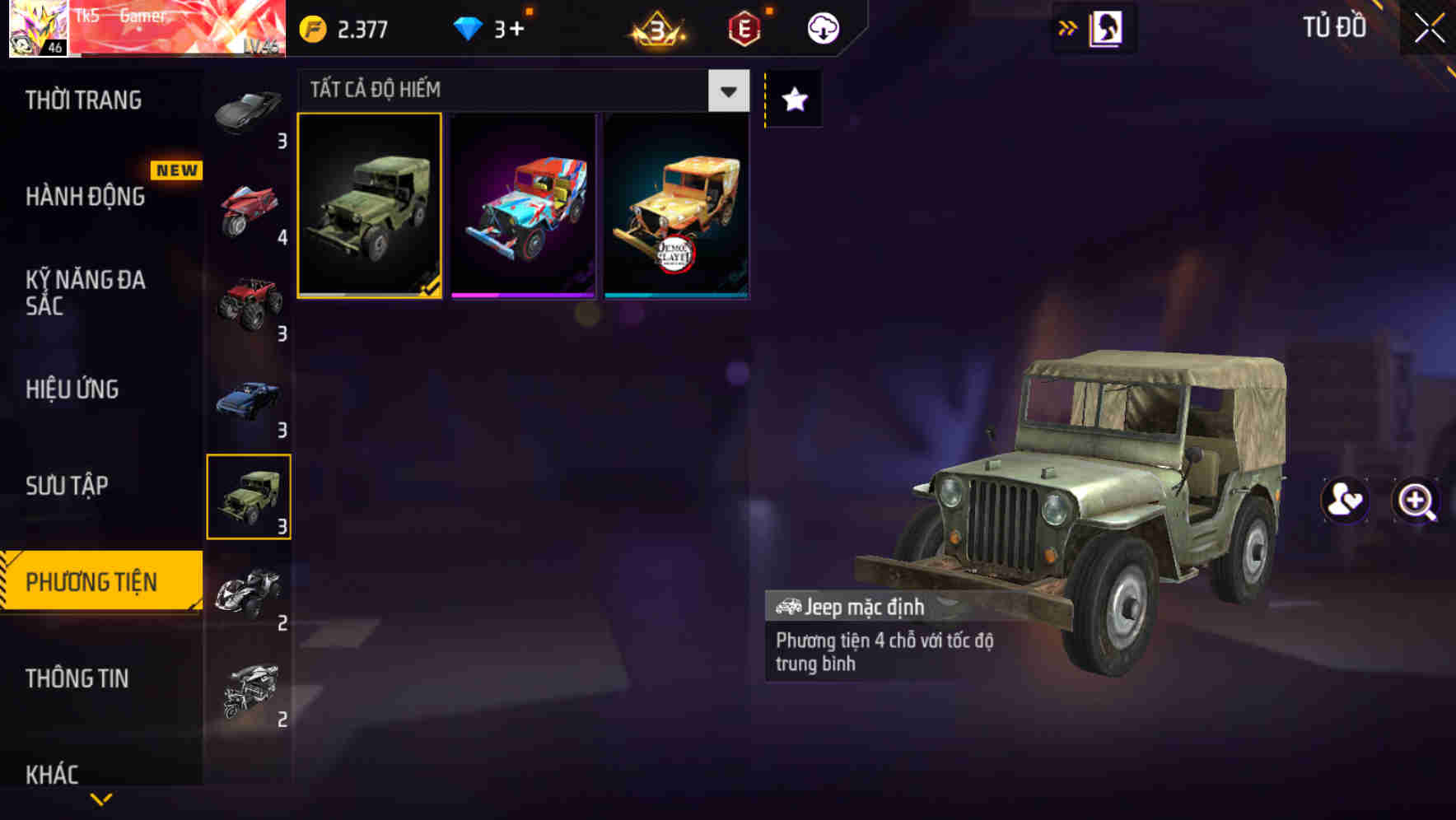Viewport: 1456px width, 820px height.
Task: Open the cloud download icon
Action: coord(823,26)
